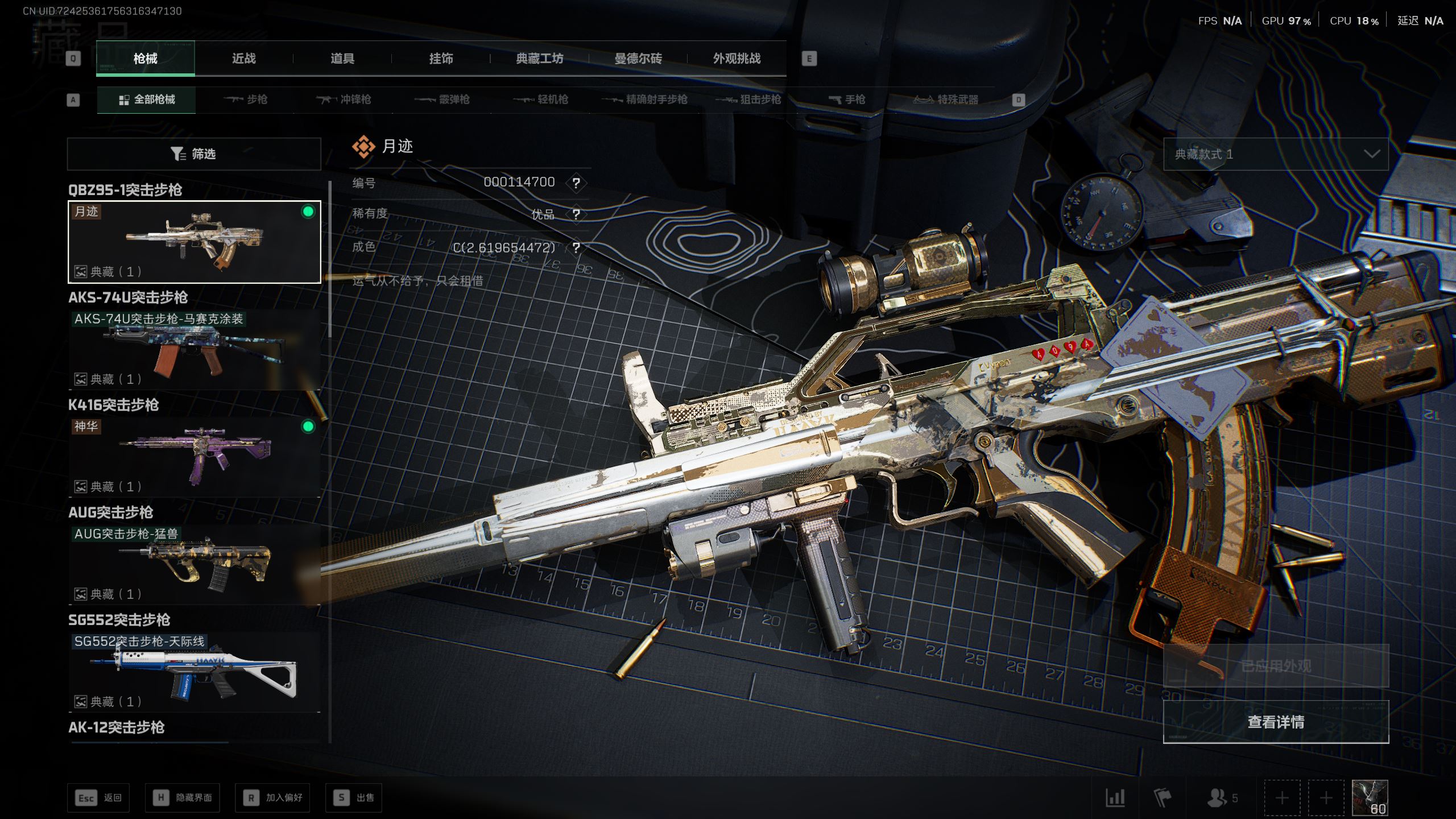Click the 查看详情 view details button

tap(1276, 722)
